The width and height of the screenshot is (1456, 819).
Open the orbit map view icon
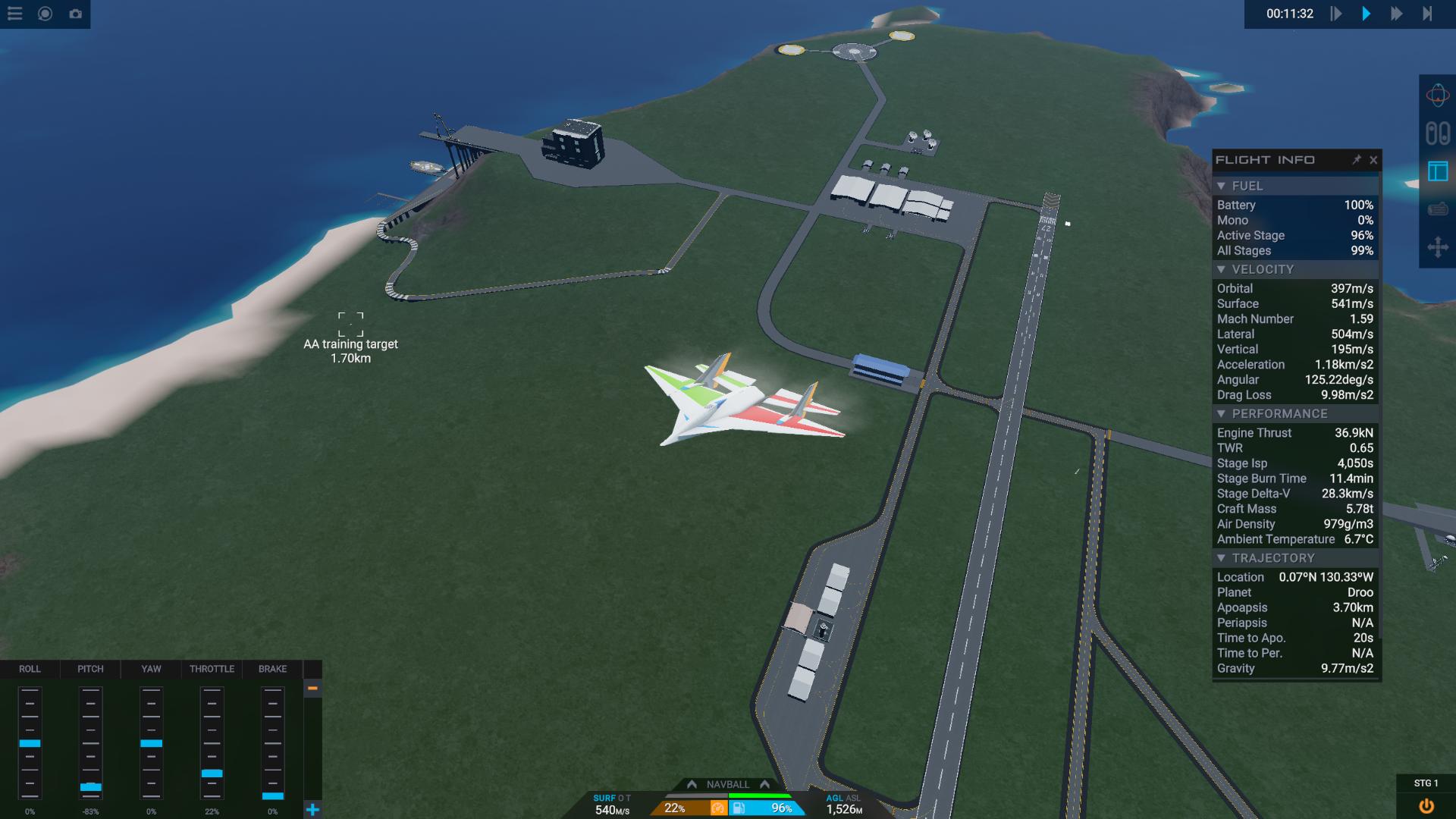click(x=1437, y=96)
